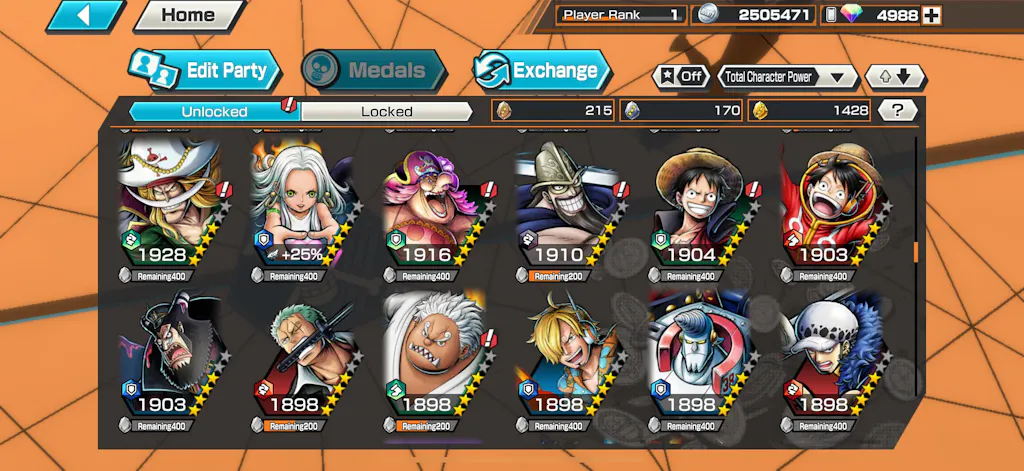Switch to the Unlocked tab
1024x471 pixels.
pyautogui.click(x=214, y=111)
